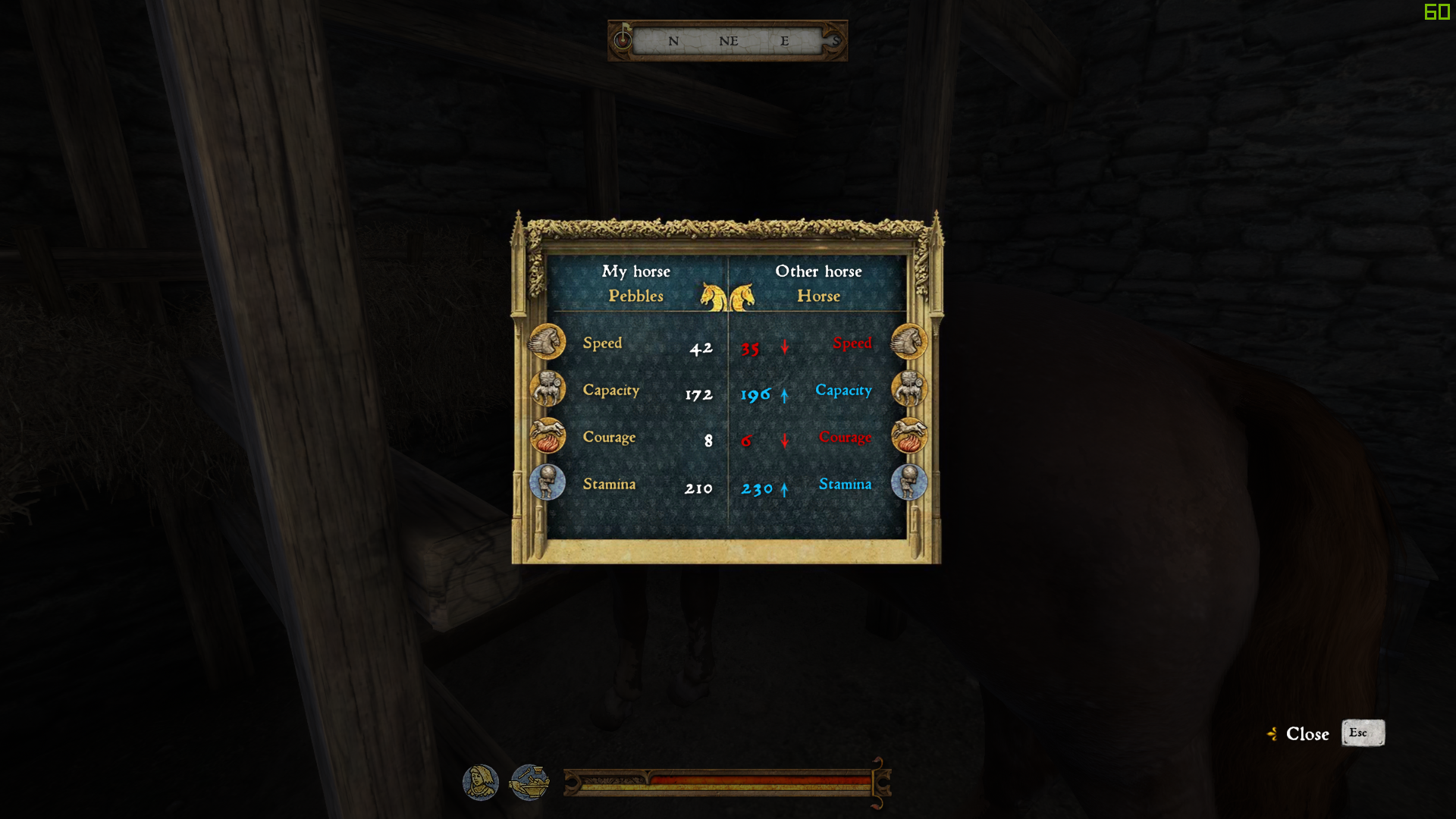This screenshot has width=1456, height=819.
Task: Click the Speed icon on the Other horse side
Action: [x=908, y=341]
